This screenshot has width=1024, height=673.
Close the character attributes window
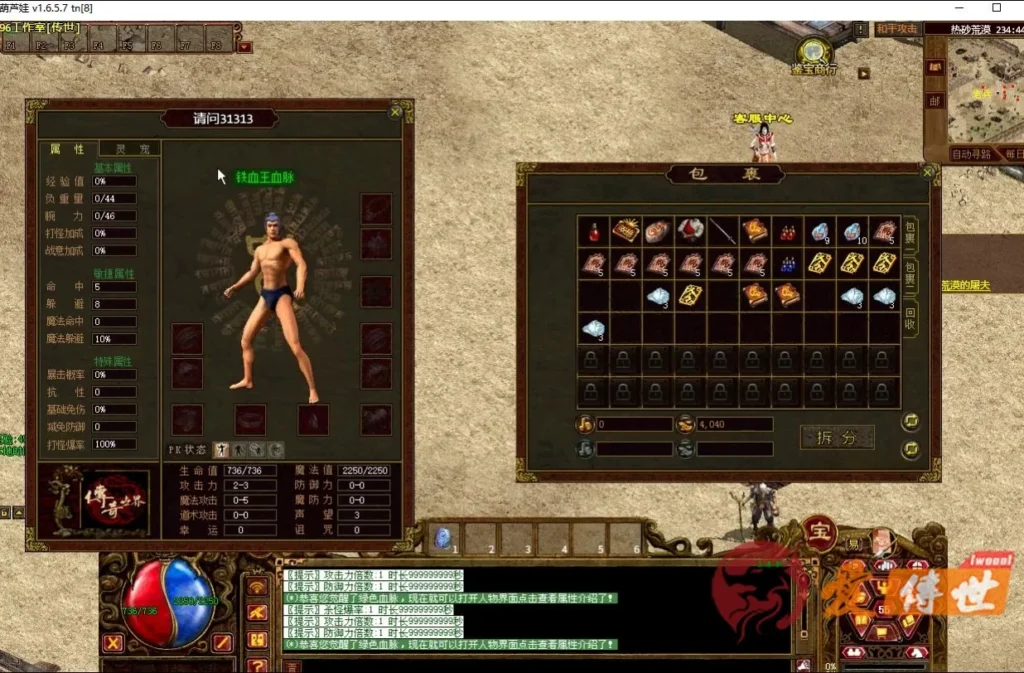396,112
